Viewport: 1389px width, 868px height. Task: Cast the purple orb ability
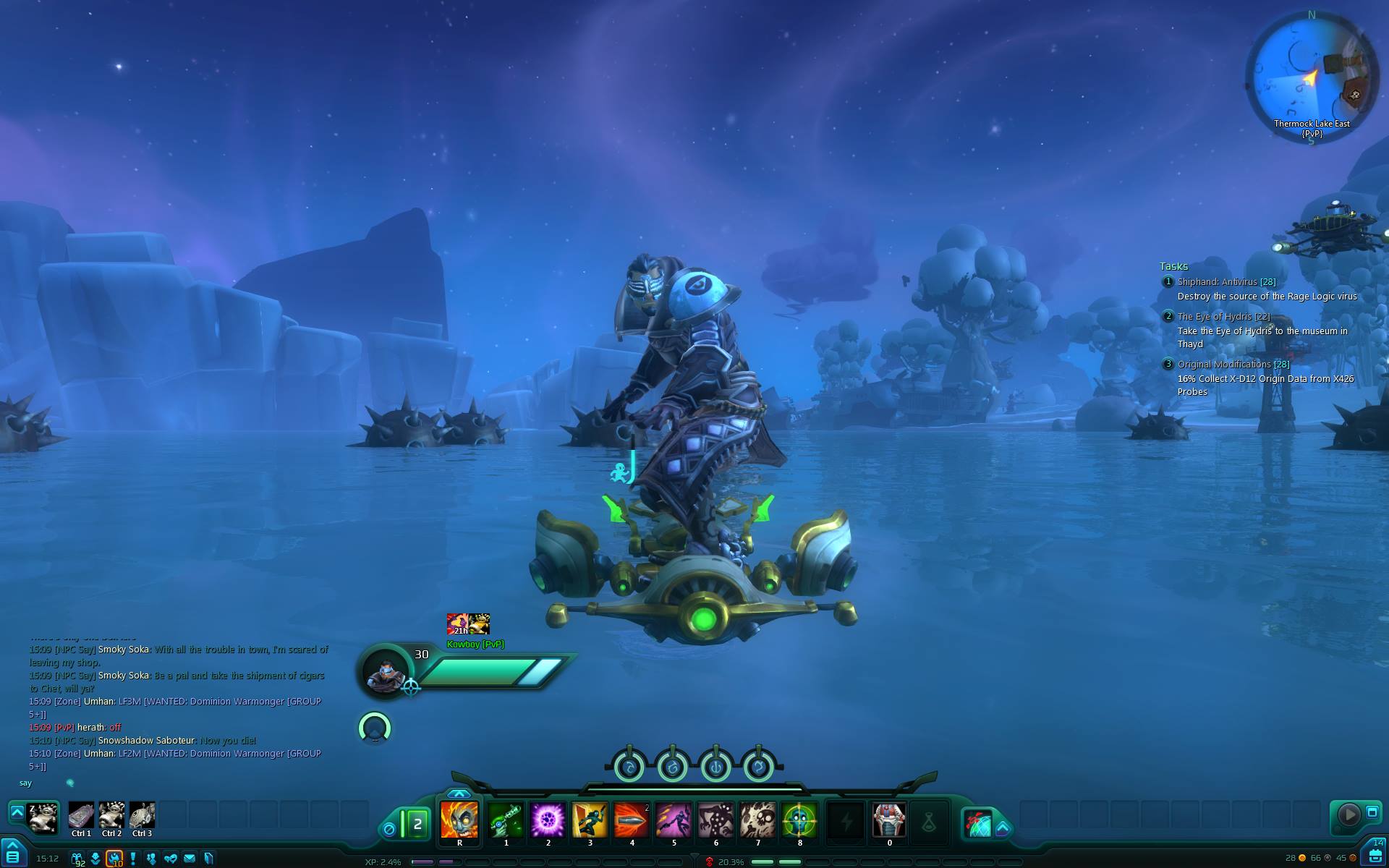click(548, 820)
